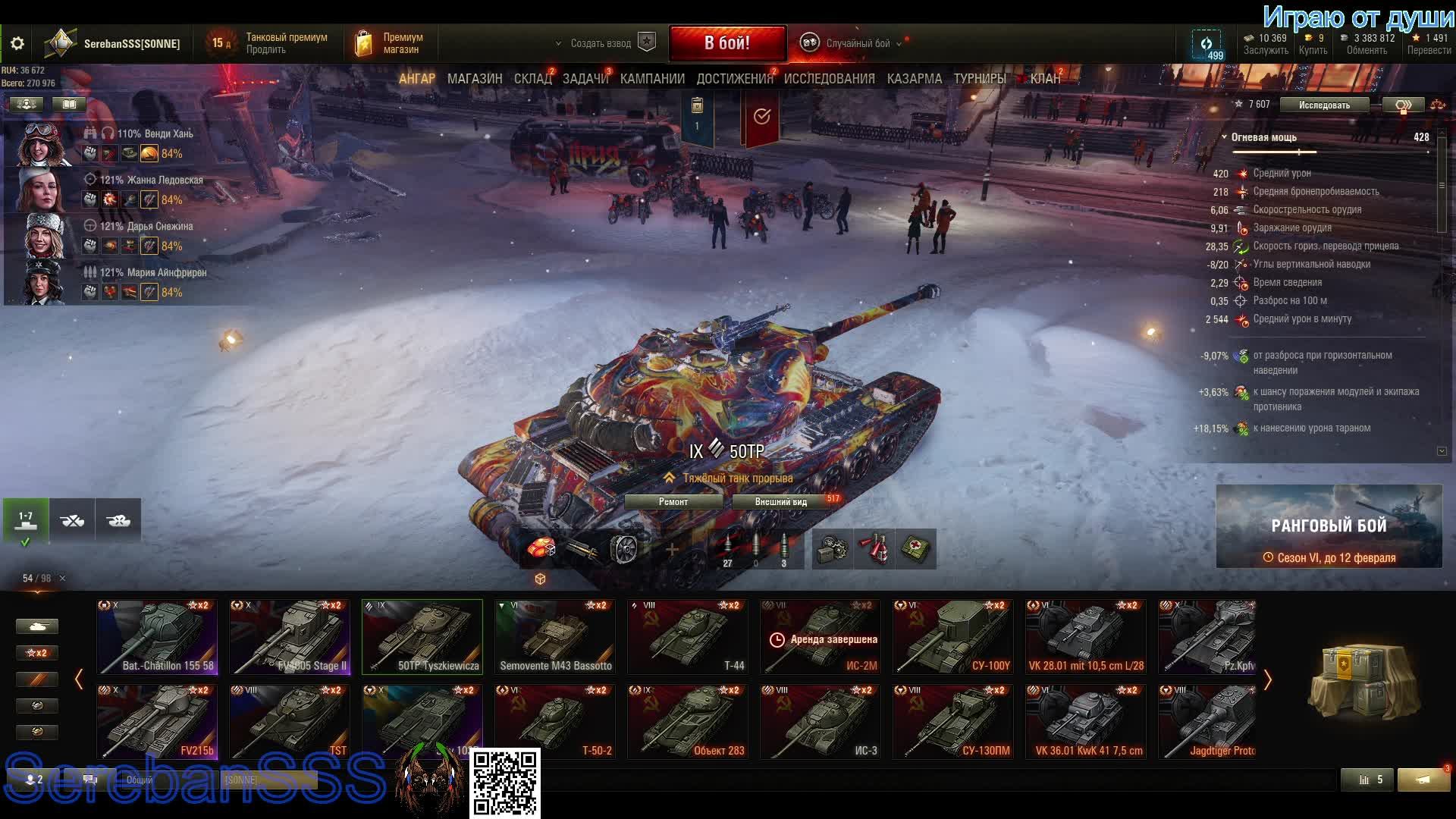
Task: Collapse the Огневая мощь stats section
Action: (x=1225, y=137)
